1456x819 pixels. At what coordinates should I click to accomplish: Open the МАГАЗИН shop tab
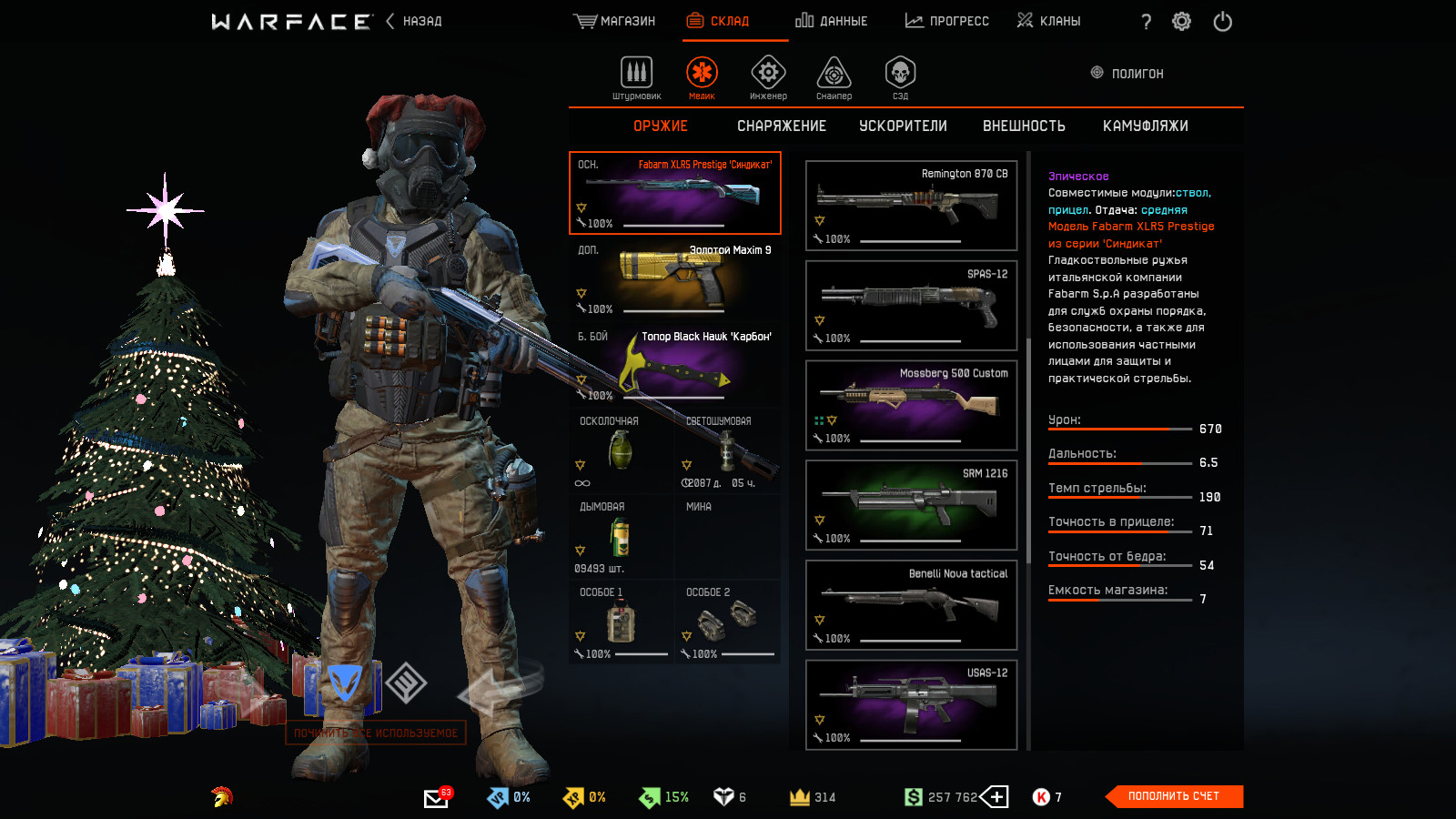(x=614, y=21)
